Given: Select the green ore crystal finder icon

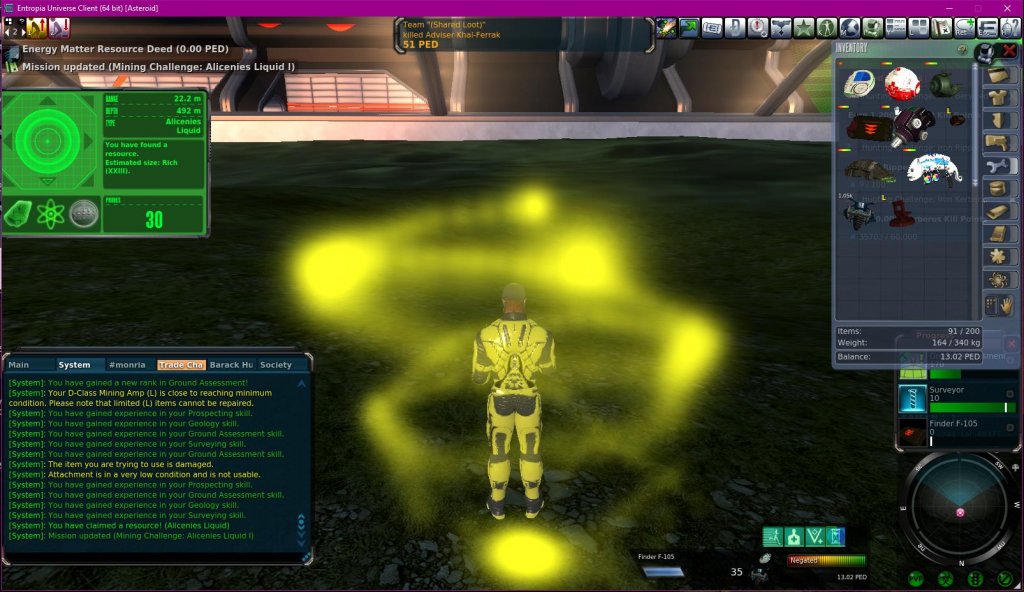Looking at the screenshot, I should click(x=19, y=214).
